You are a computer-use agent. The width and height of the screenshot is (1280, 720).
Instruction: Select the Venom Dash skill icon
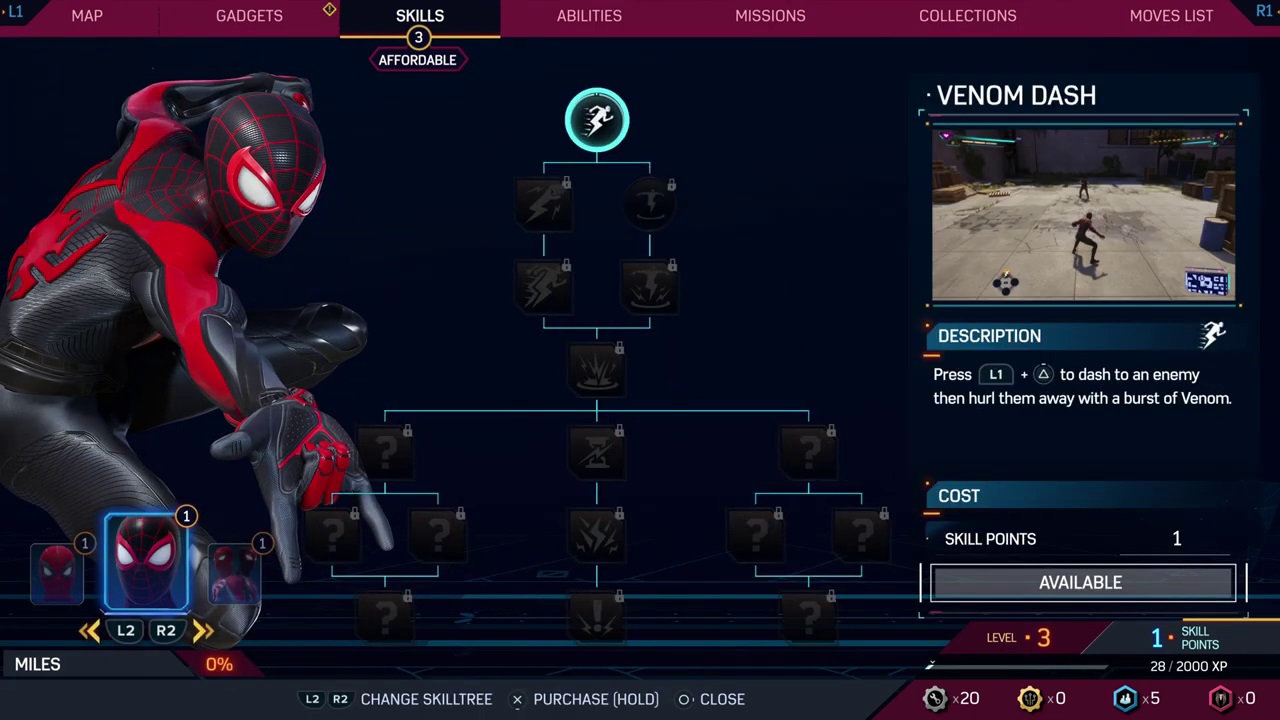(x=597, y=119)
